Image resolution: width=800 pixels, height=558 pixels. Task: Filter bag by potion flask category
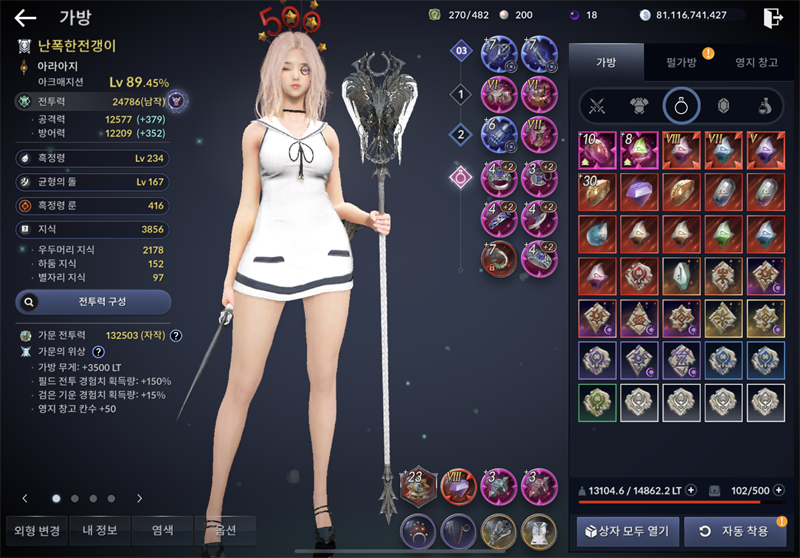[762, 104]
